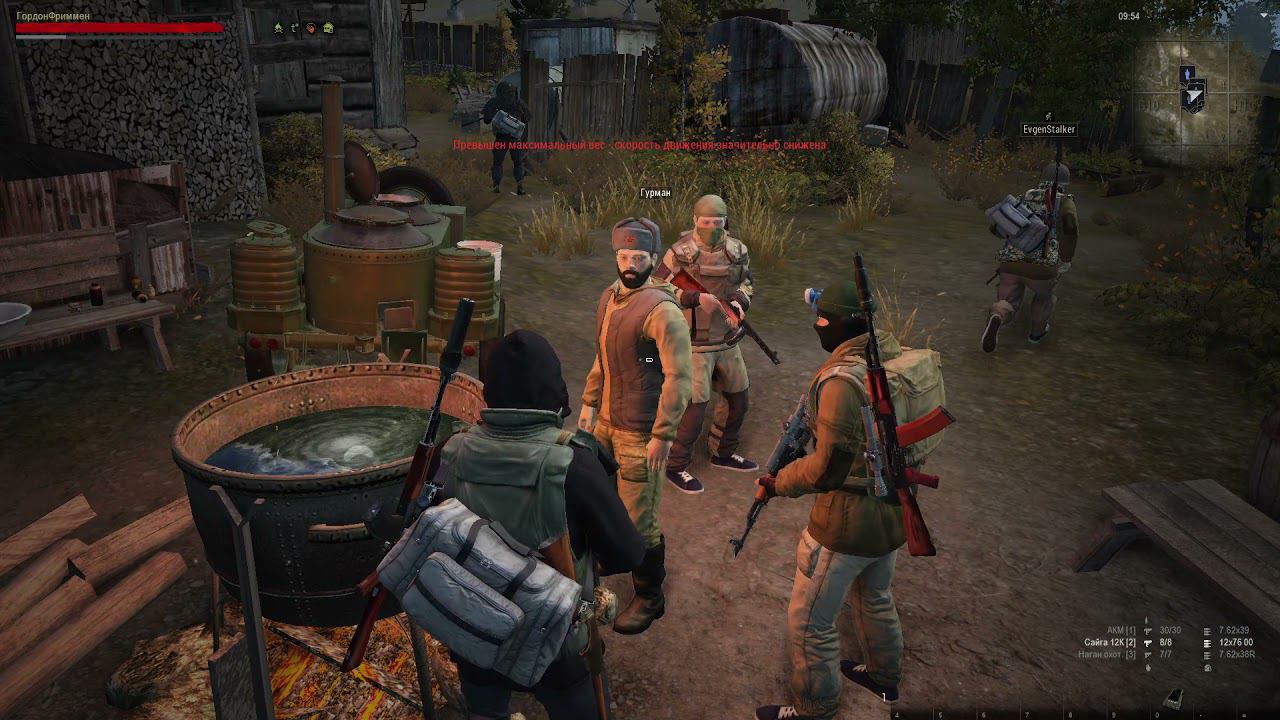This screenshot has height=720, width=1280.
Task: Click the shotgun icon next to Сайга 8/8
Action: coord(1147,643)
